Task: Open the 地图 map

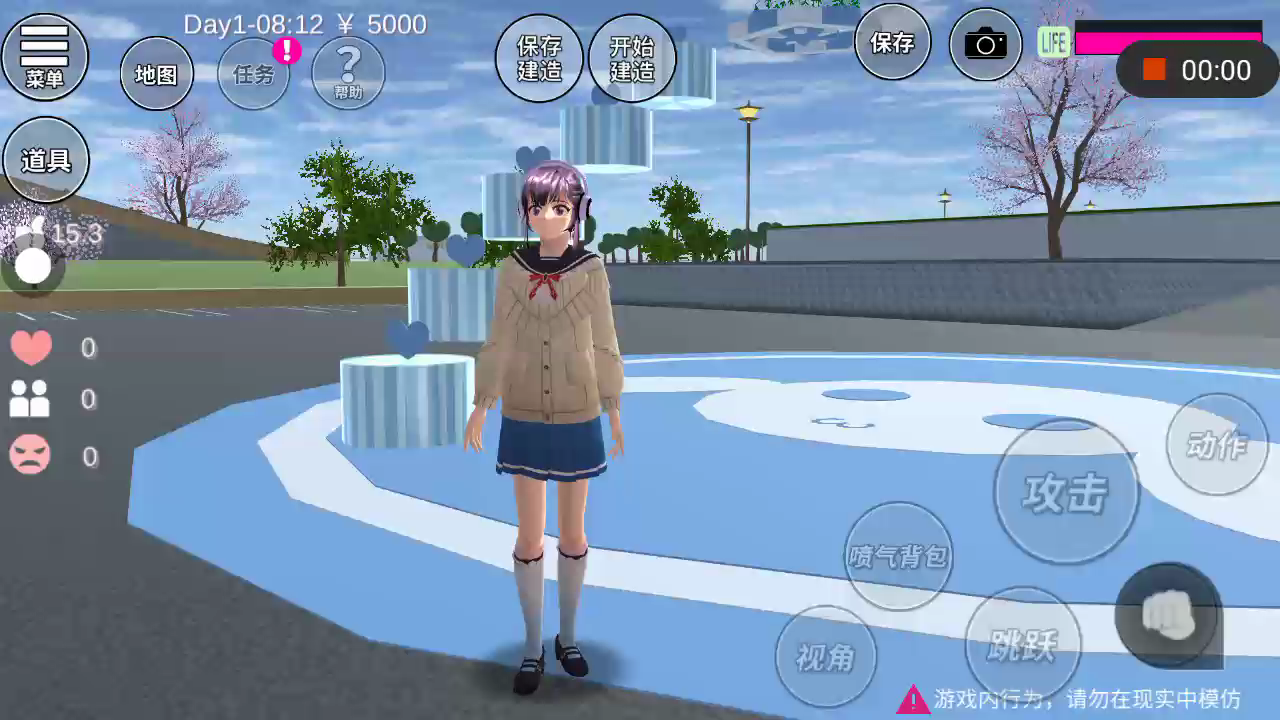Action: 157,74
